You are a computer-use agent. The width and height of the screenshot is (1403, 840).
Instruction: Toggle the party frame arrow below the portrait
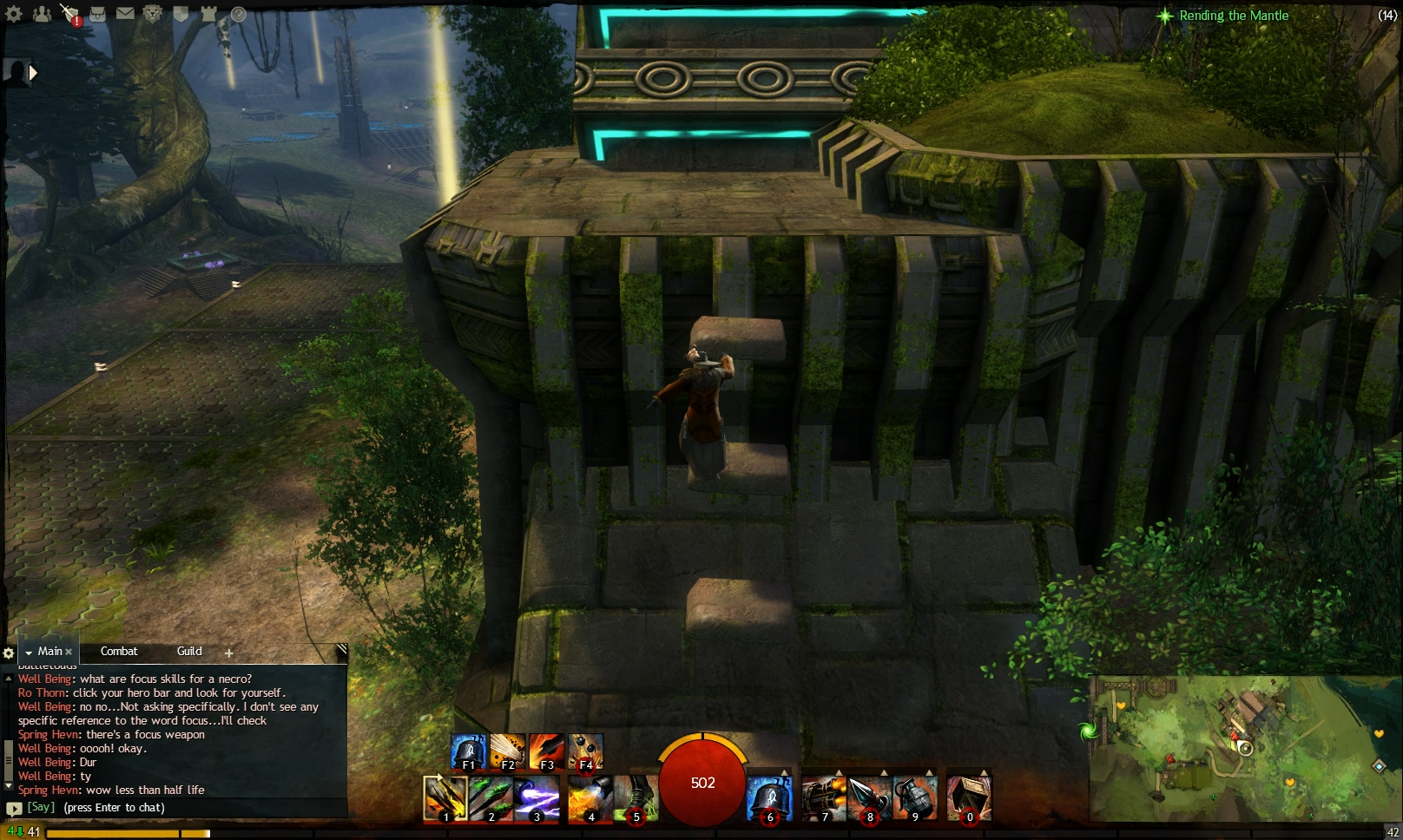(x=33, y=73)
